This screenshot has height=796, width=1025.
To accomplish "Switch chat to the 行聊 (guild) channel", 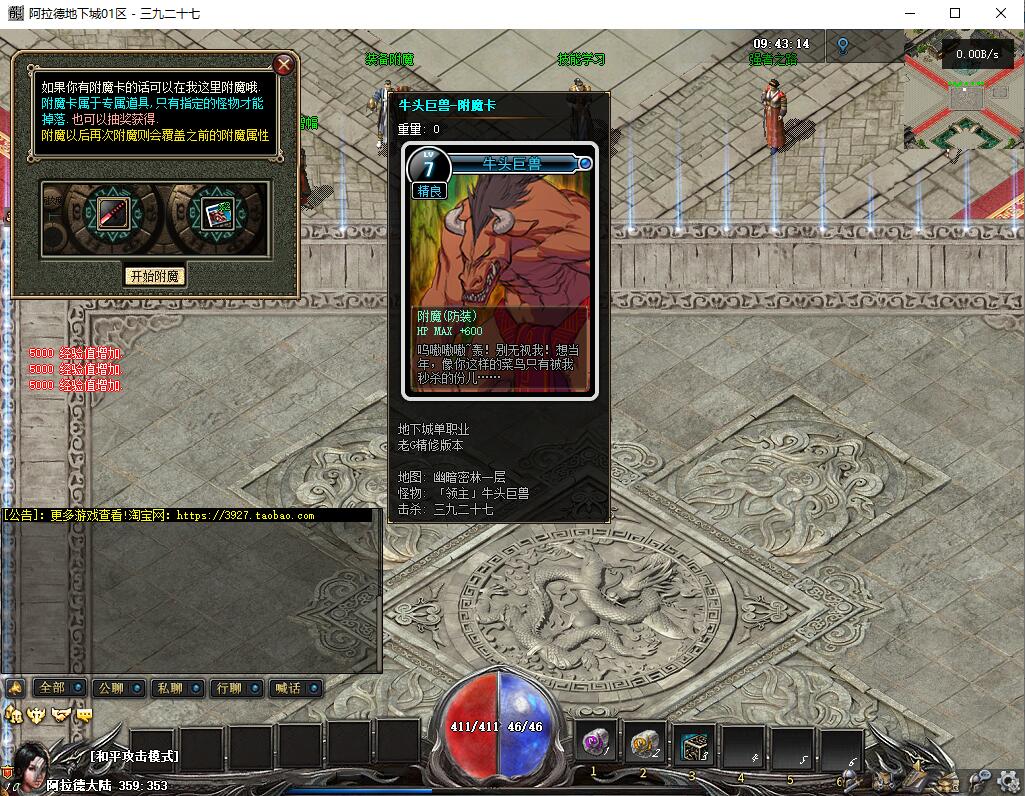I will tap(228, 688).
